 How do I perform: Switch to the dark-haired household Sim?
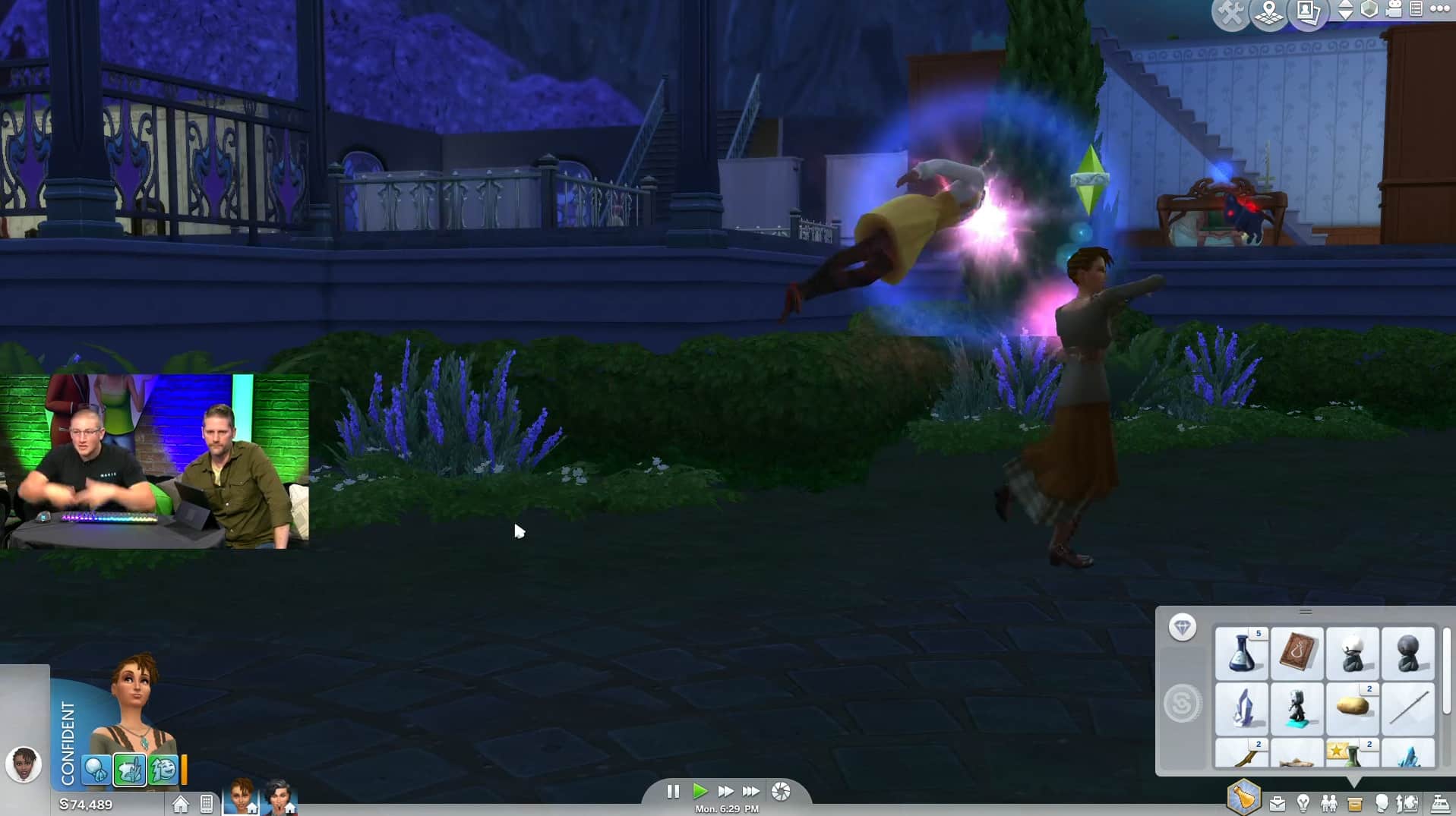279,796
